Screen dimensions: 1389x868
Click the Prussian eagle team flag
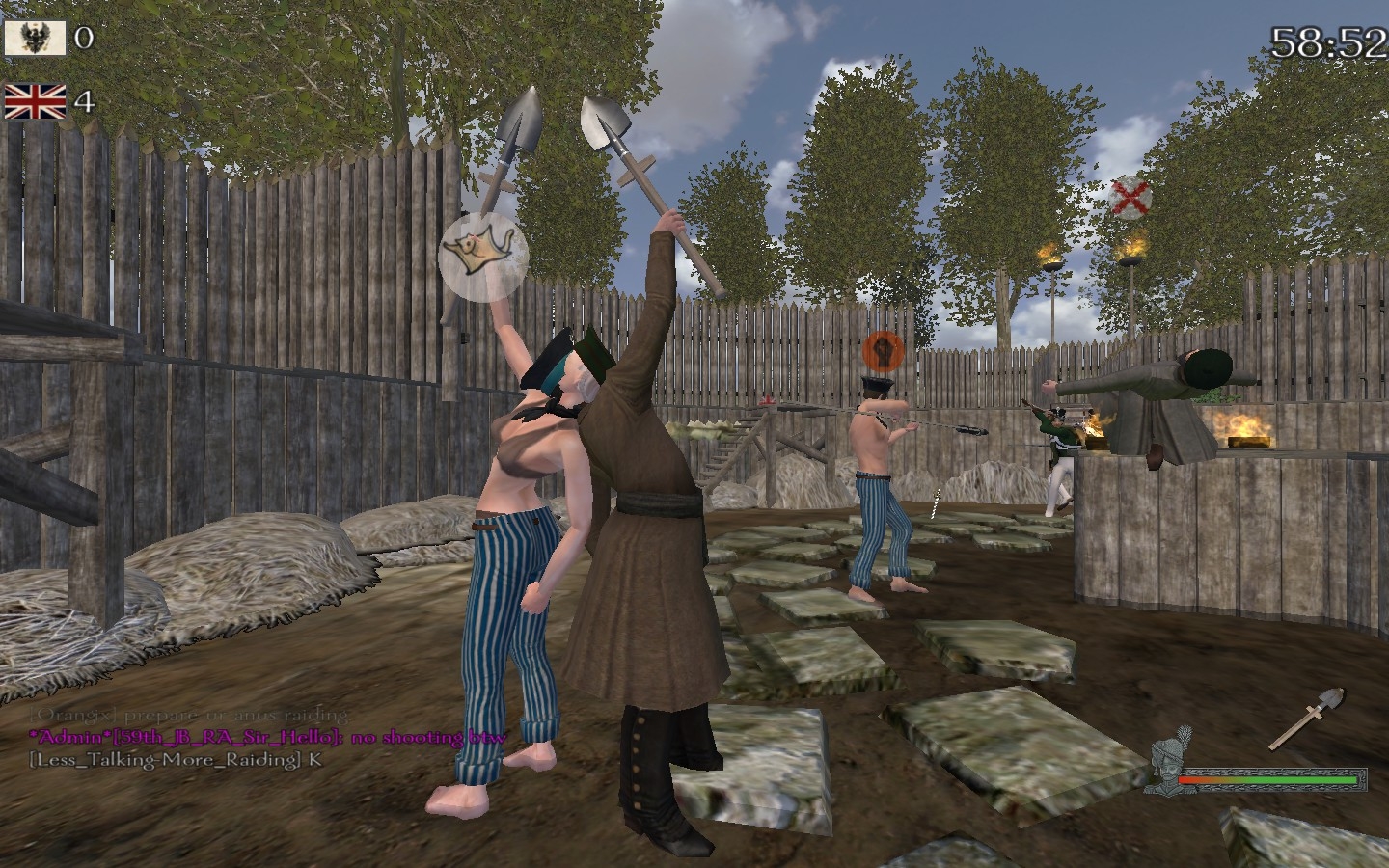(35, 38)
